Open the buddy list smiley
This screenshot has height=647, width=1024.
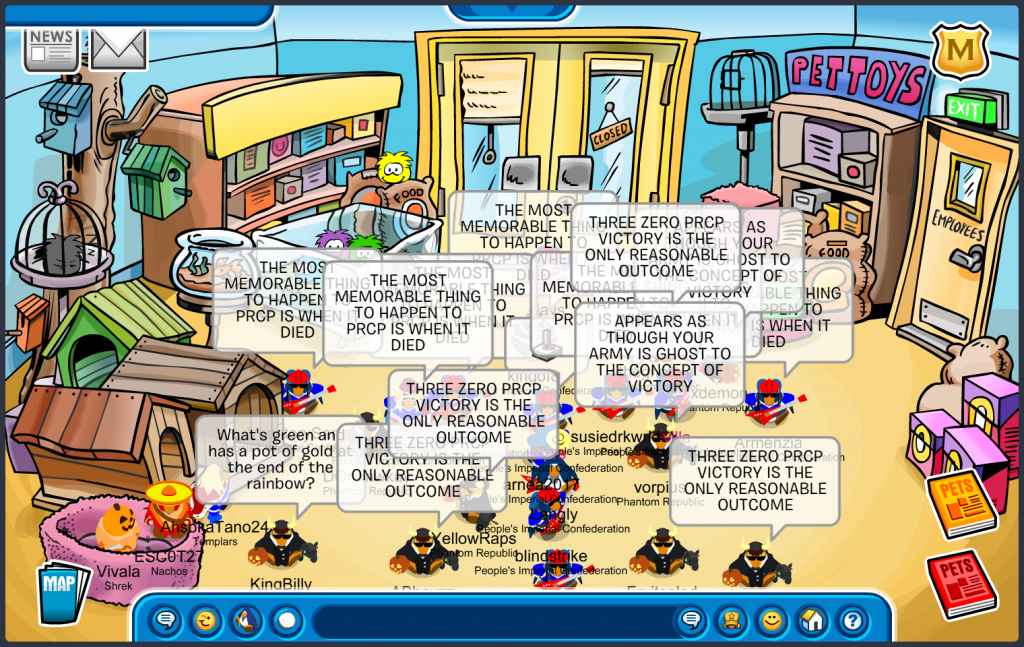pyautogui.click(x=771, y=621)
